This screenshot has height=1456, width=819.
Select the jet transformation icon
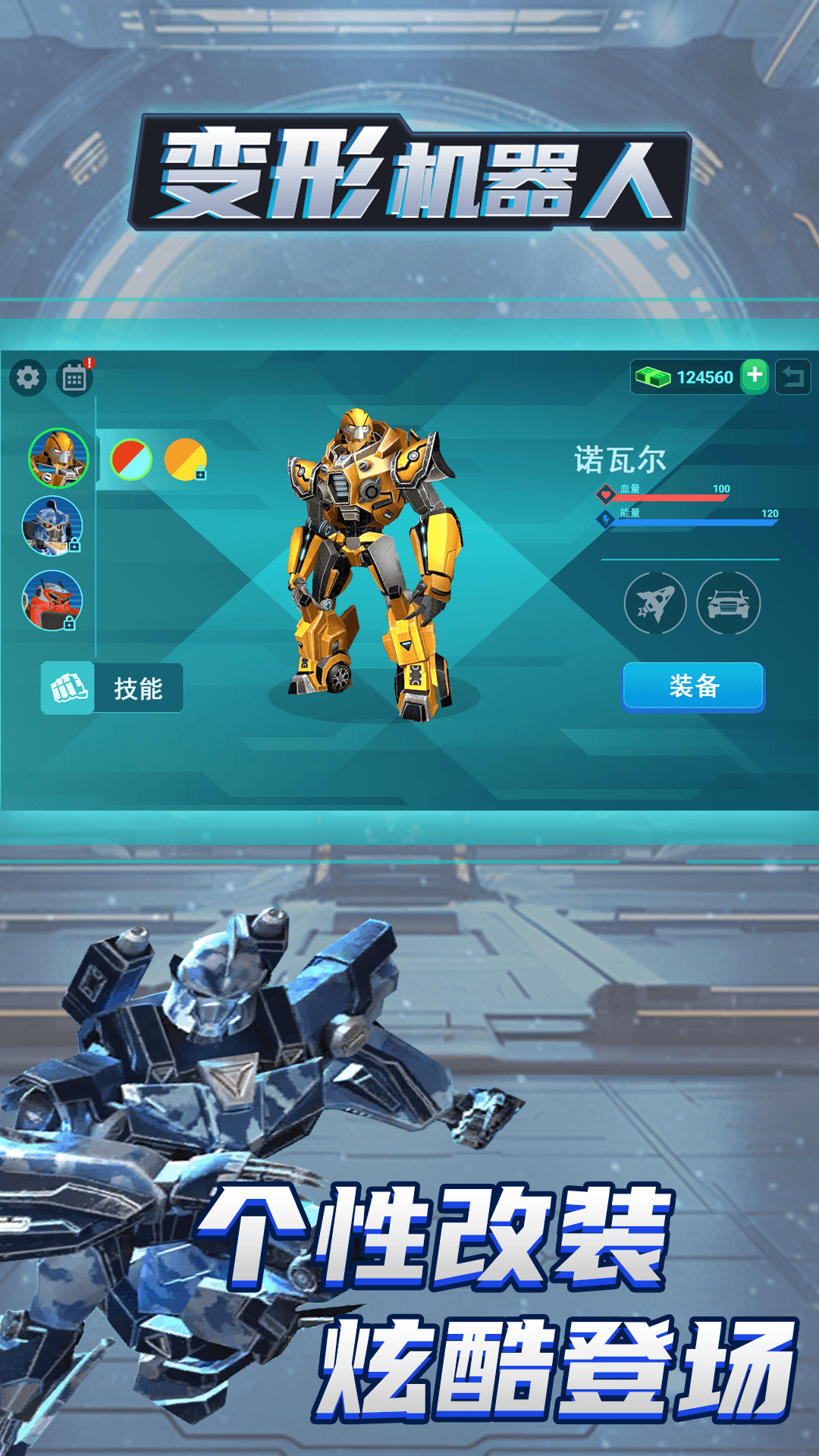tap(655, 604)
